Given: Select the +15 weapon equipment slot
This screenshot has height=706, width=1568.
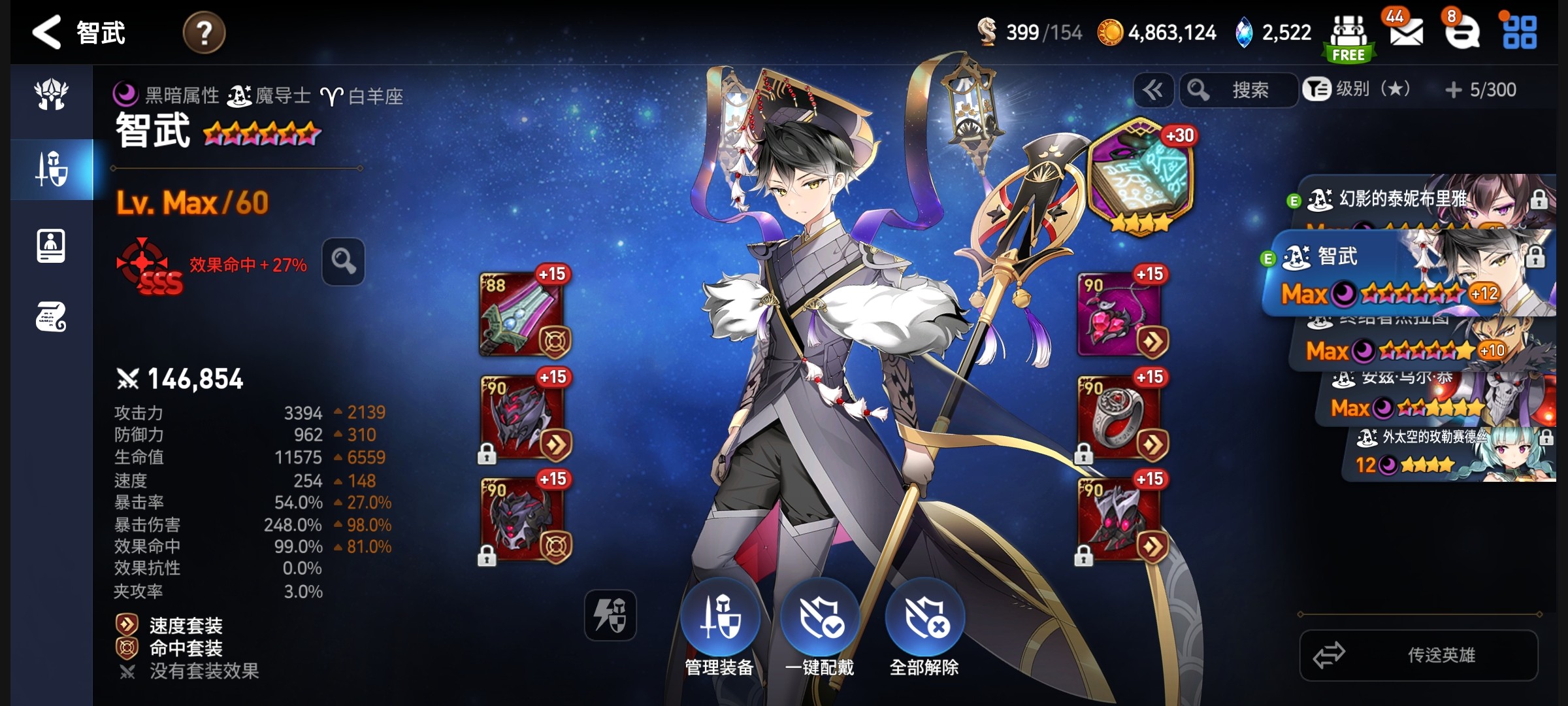Looking at the screenshot, I should click(523, 315).
